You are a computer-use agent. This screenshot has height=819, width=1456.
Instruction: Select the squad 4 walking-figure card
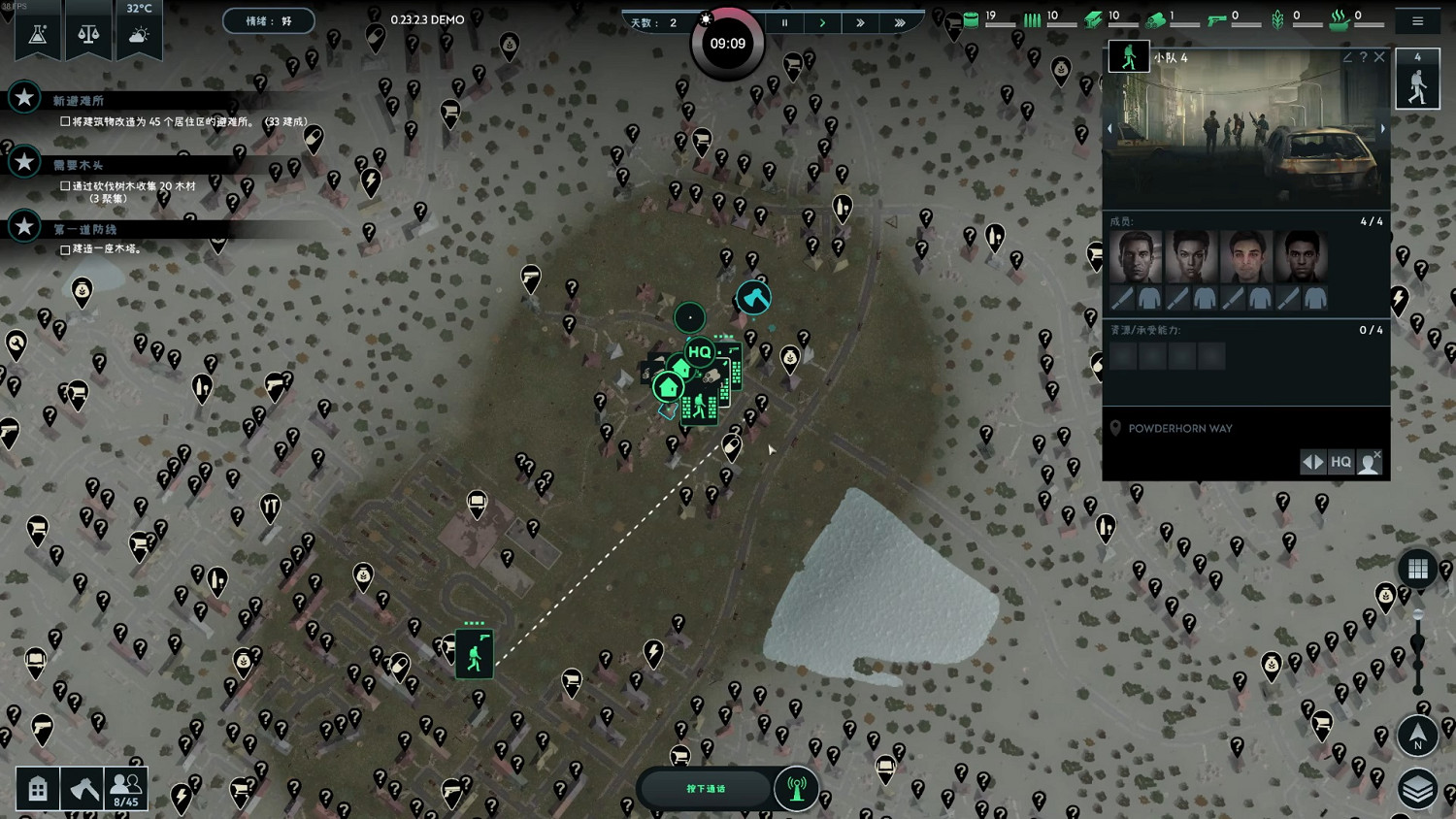[x=1417, y=80]
